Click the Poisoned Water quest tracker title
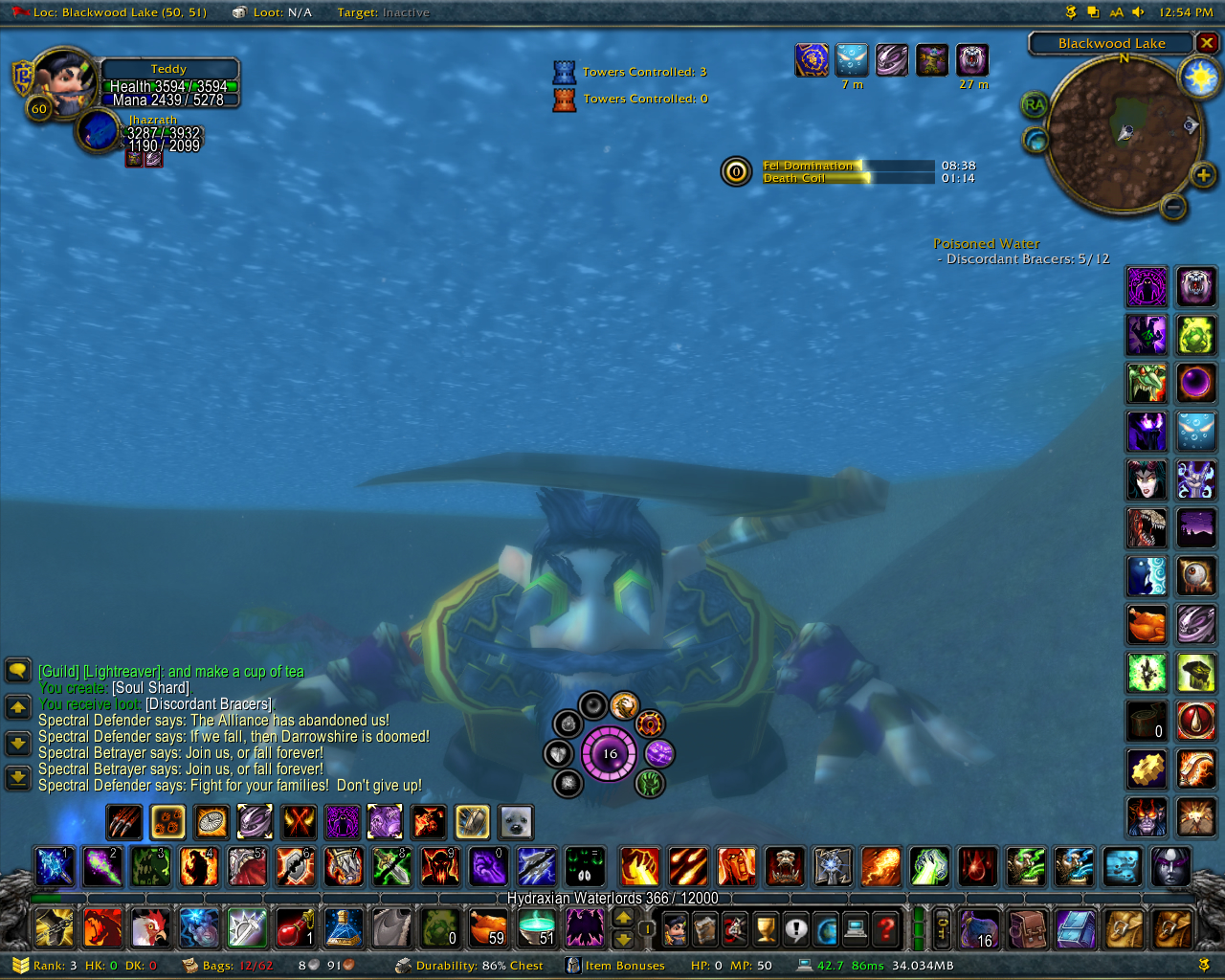Image resolution: width=1225 pixels, height=980 pixels. (x=986, y=244)
